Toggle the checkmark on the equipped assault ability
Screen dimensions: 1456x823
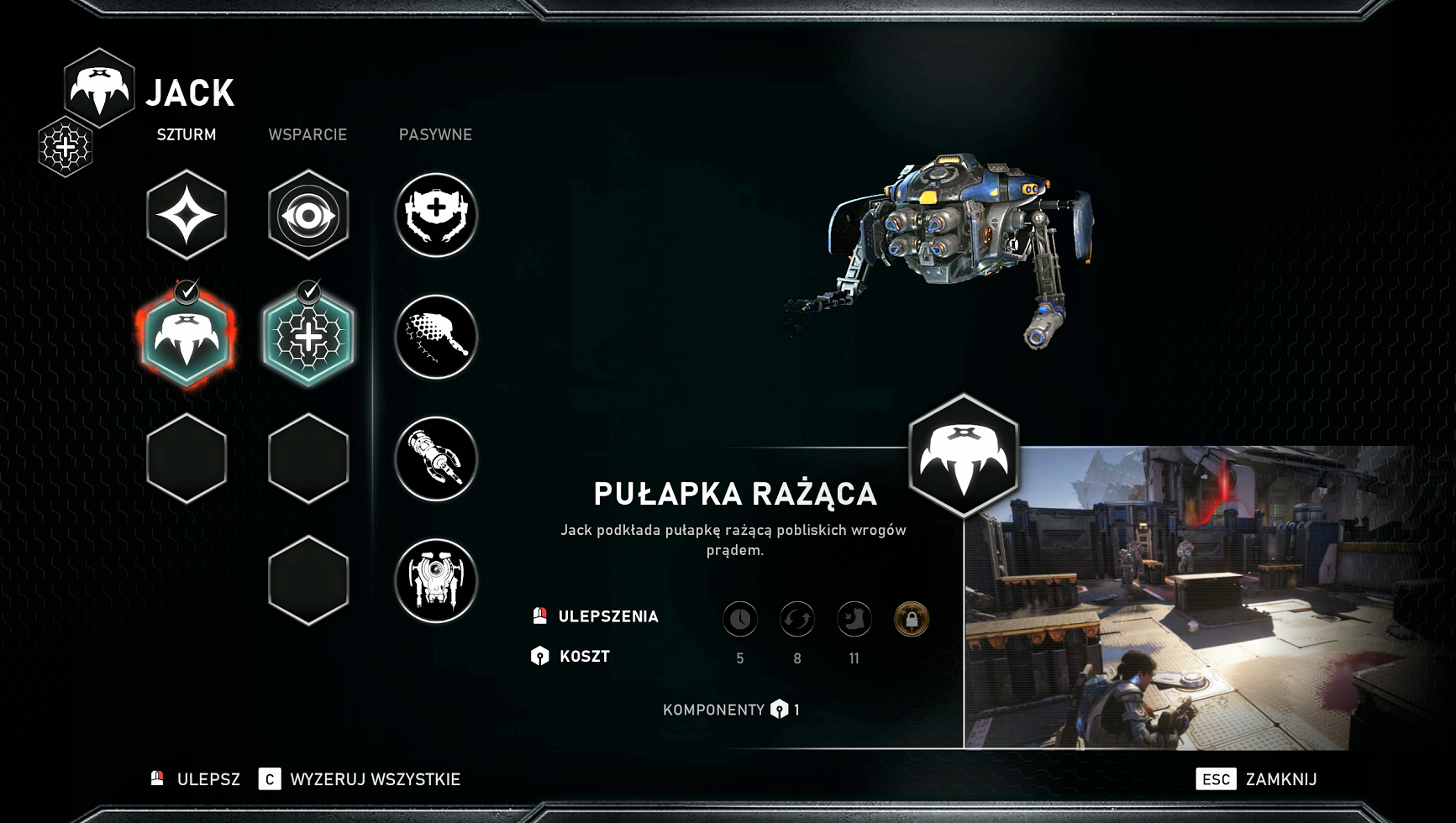pos(188,290)
